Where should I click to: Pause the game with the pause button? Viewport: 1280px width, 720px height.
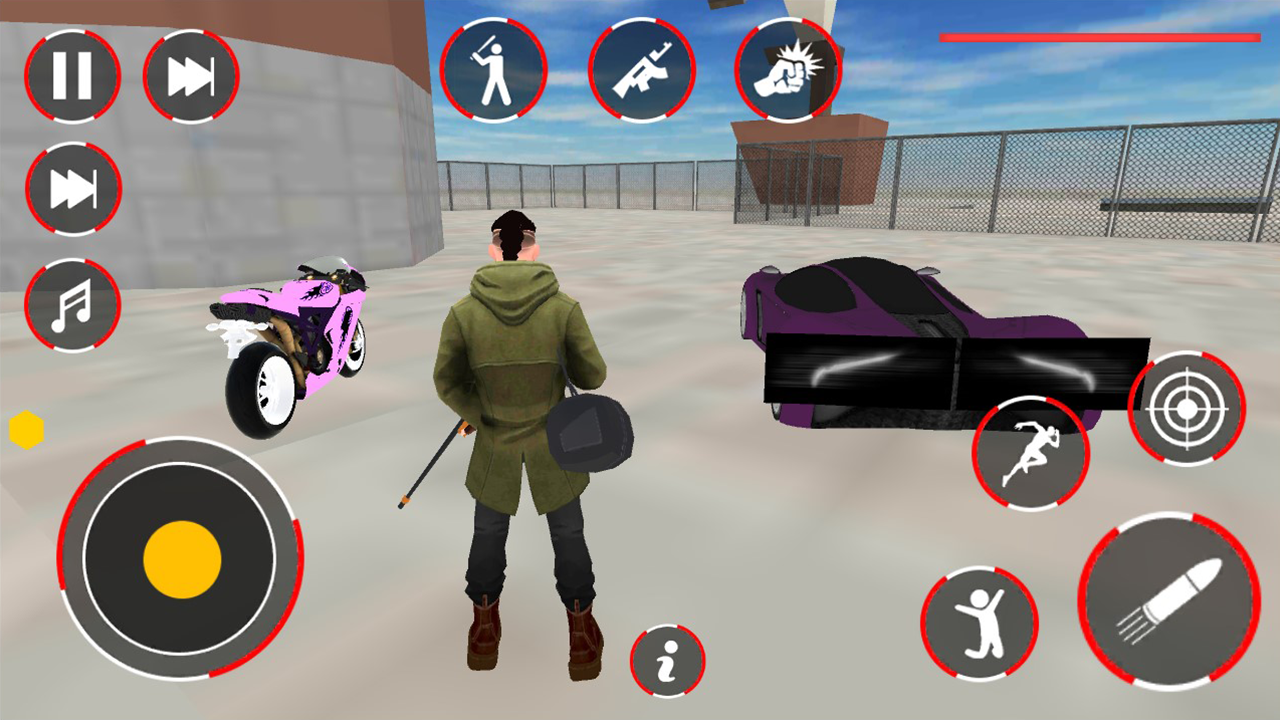tap(71, 76)
